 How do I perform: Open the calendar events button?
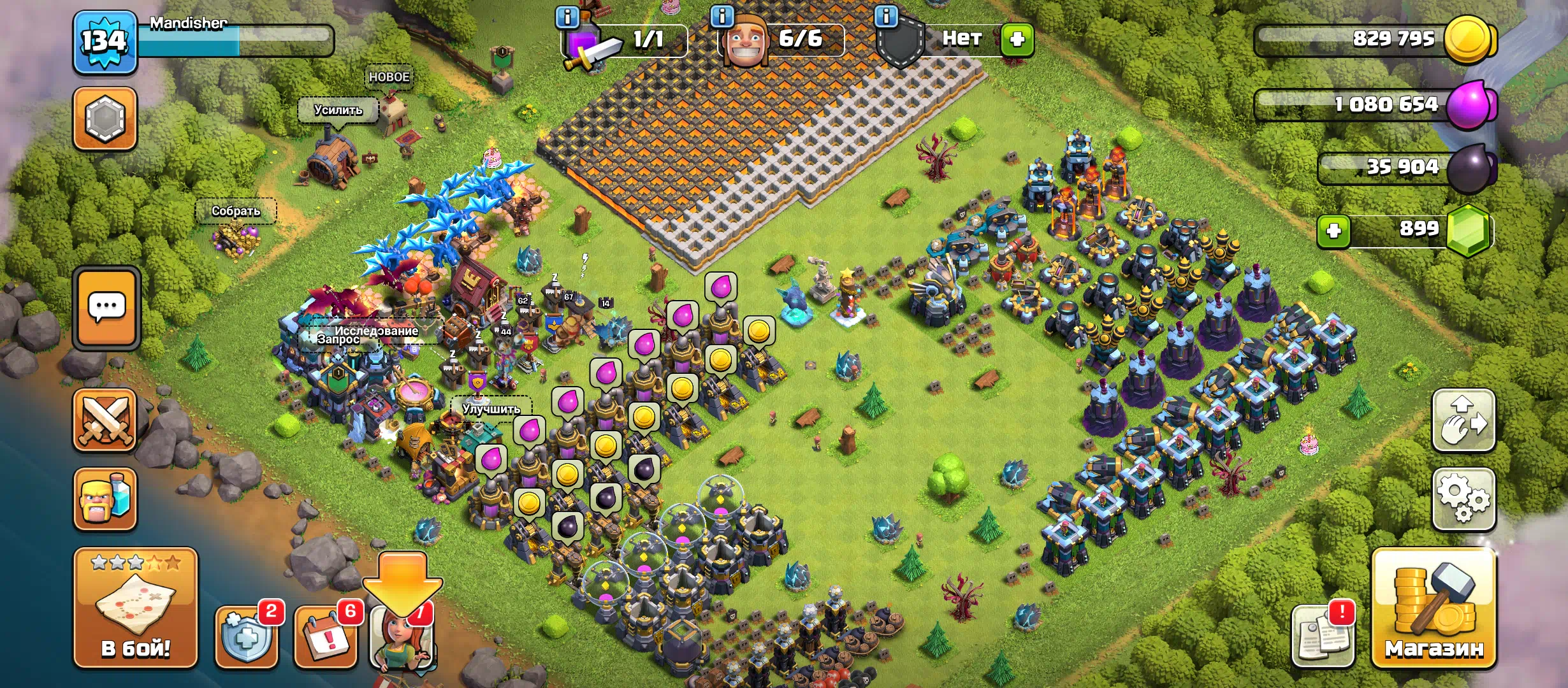pos(326,635)
